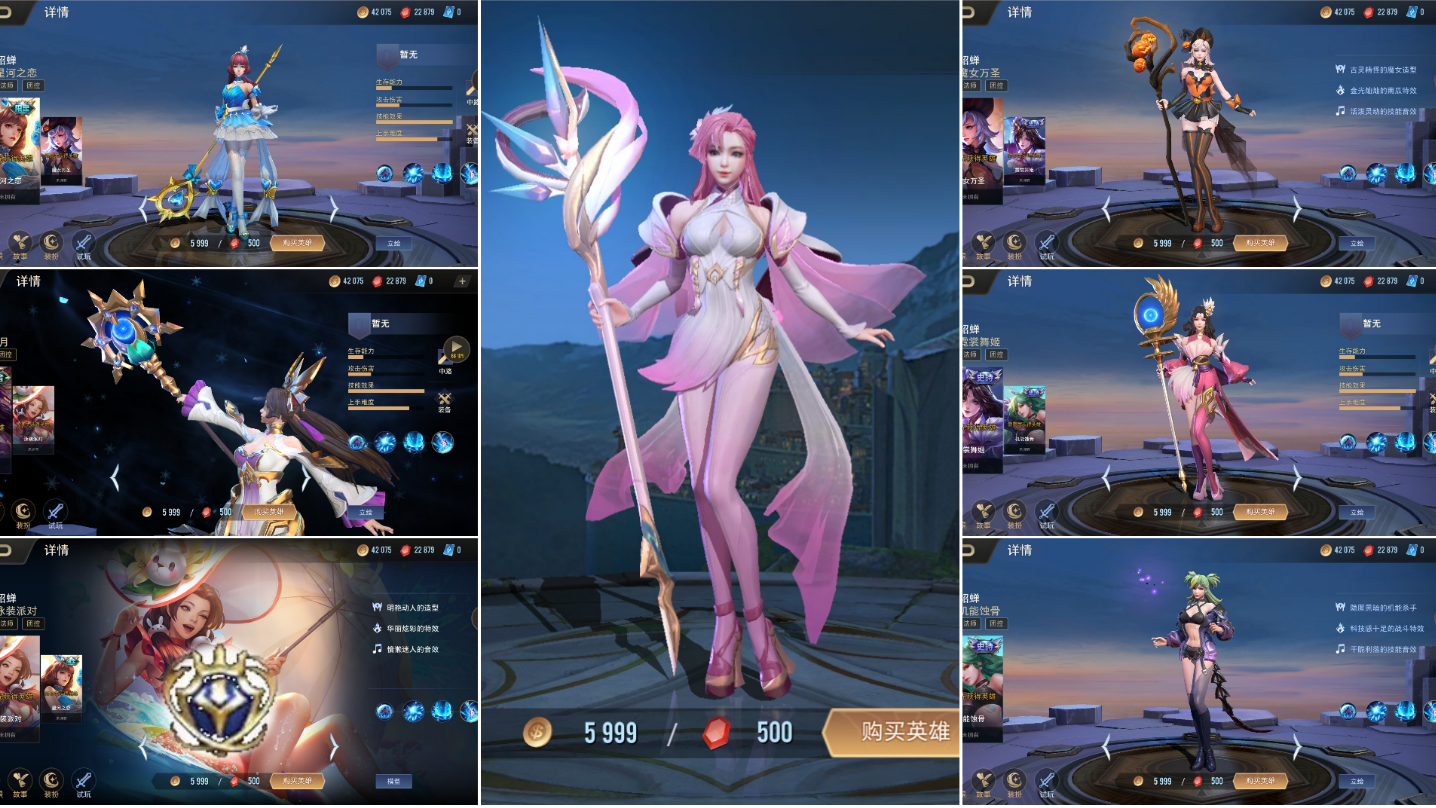Click the 生存能力 stat bar
The width and height of the screenshot is (1436, 808).
coord(413,87)
